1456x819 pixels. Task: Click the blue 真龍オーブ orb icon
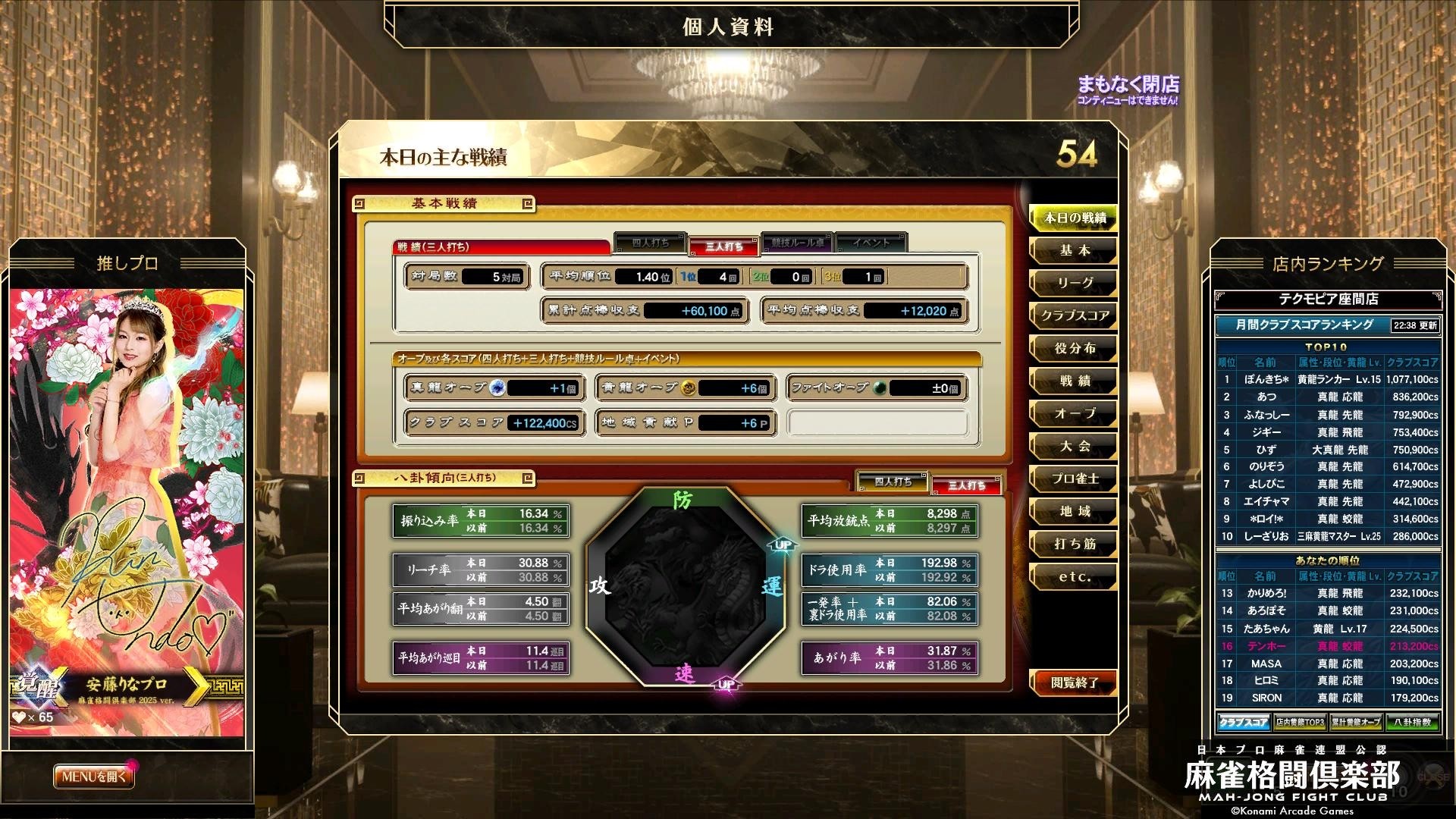tap(497, 387)
